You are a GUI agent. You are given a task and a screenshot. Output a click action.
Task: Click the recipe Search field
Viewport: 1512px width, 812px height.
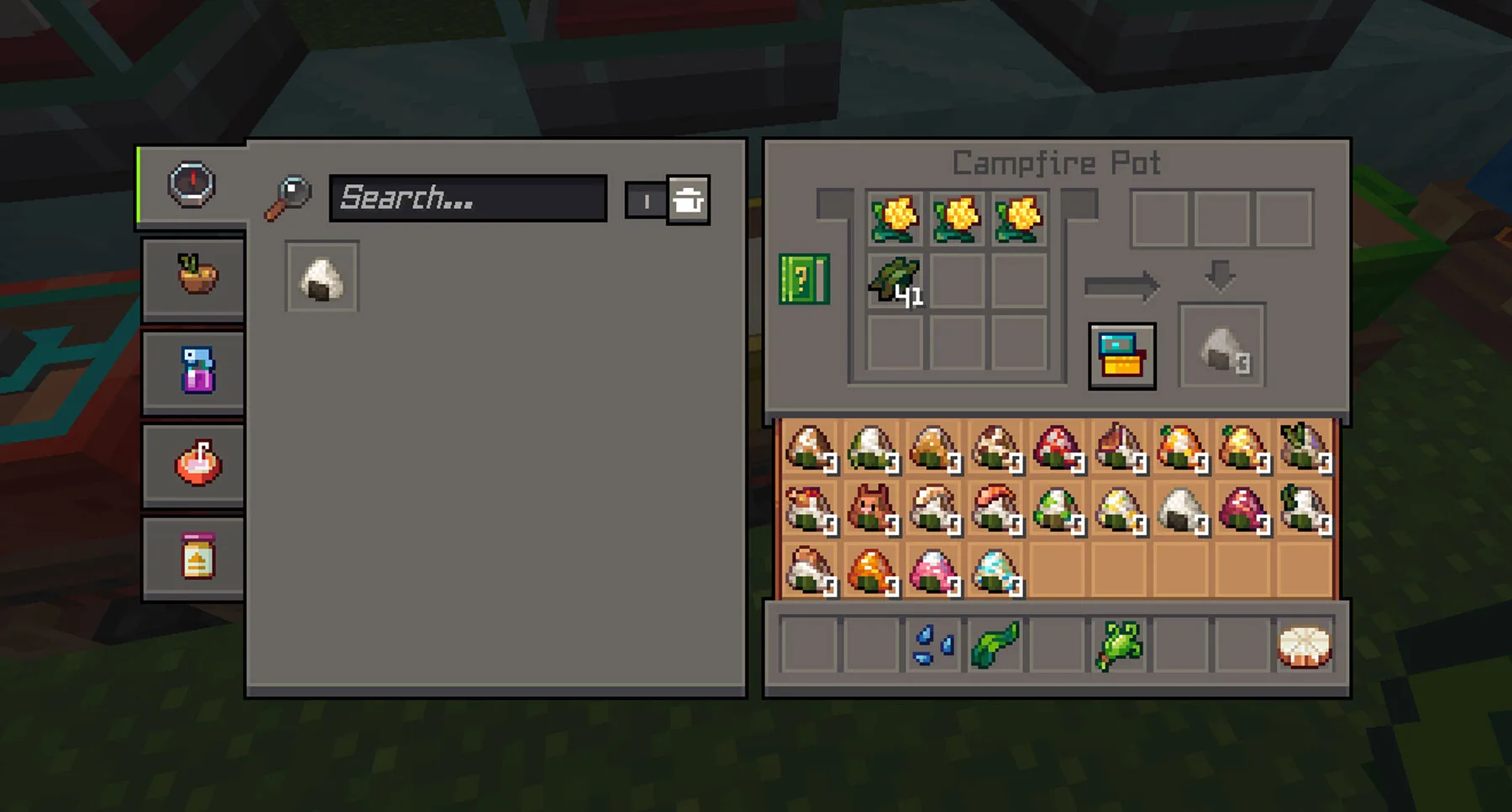point(468,198)
